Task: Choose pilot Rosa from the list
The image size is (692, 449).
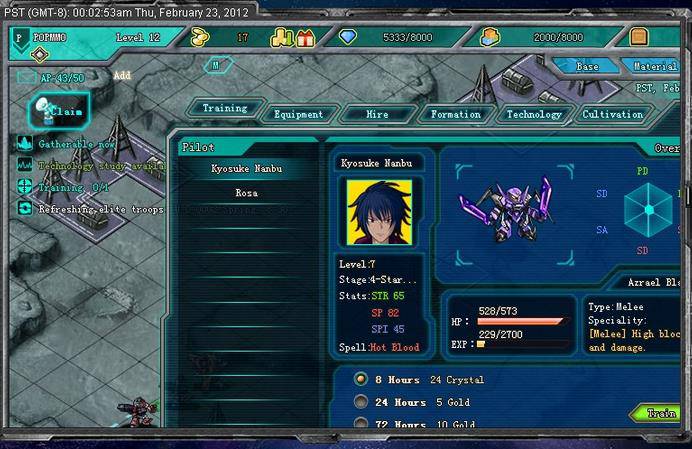Action: [246, 193]
